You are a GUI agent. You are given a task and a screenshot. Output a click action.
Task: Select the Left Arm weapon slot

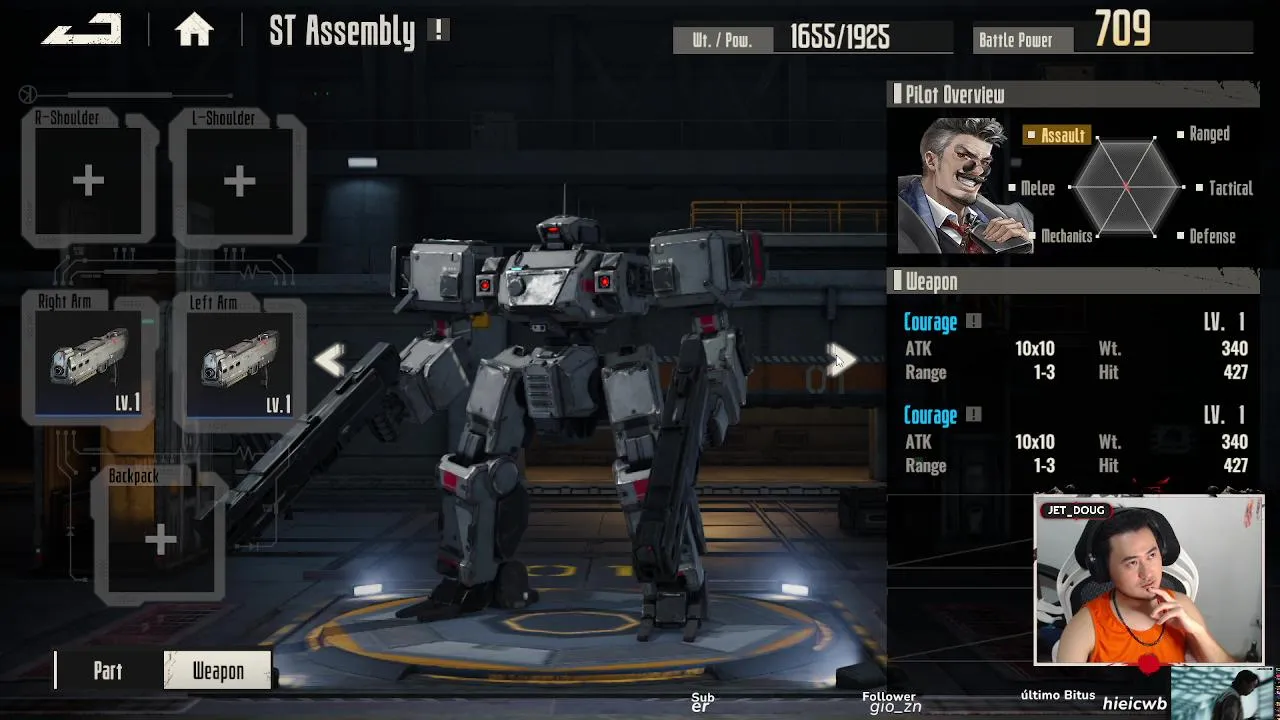[x=238, y=360]
